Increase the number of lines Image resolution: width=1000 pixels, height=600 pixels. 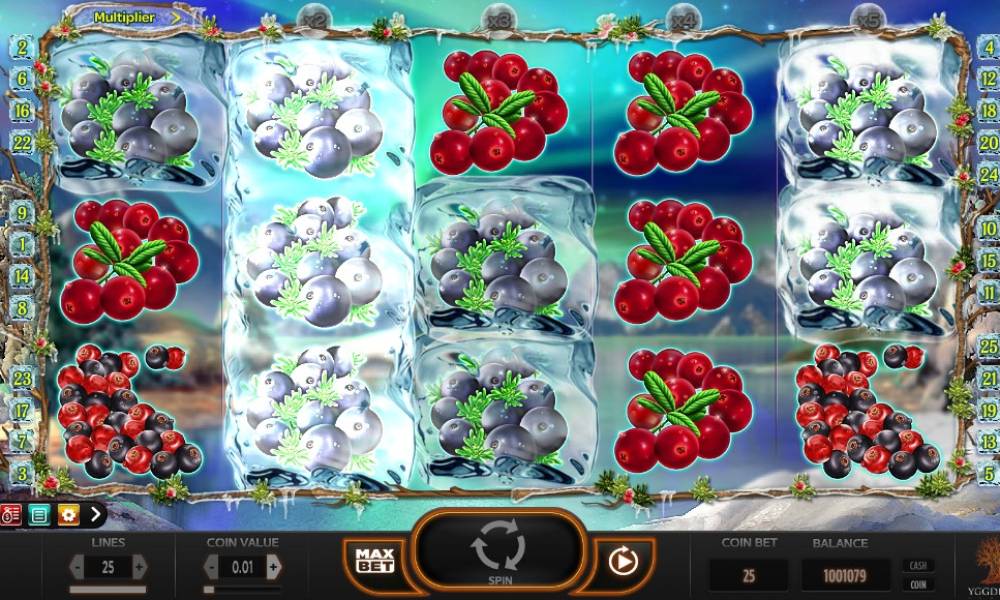[x=138, y=568]
